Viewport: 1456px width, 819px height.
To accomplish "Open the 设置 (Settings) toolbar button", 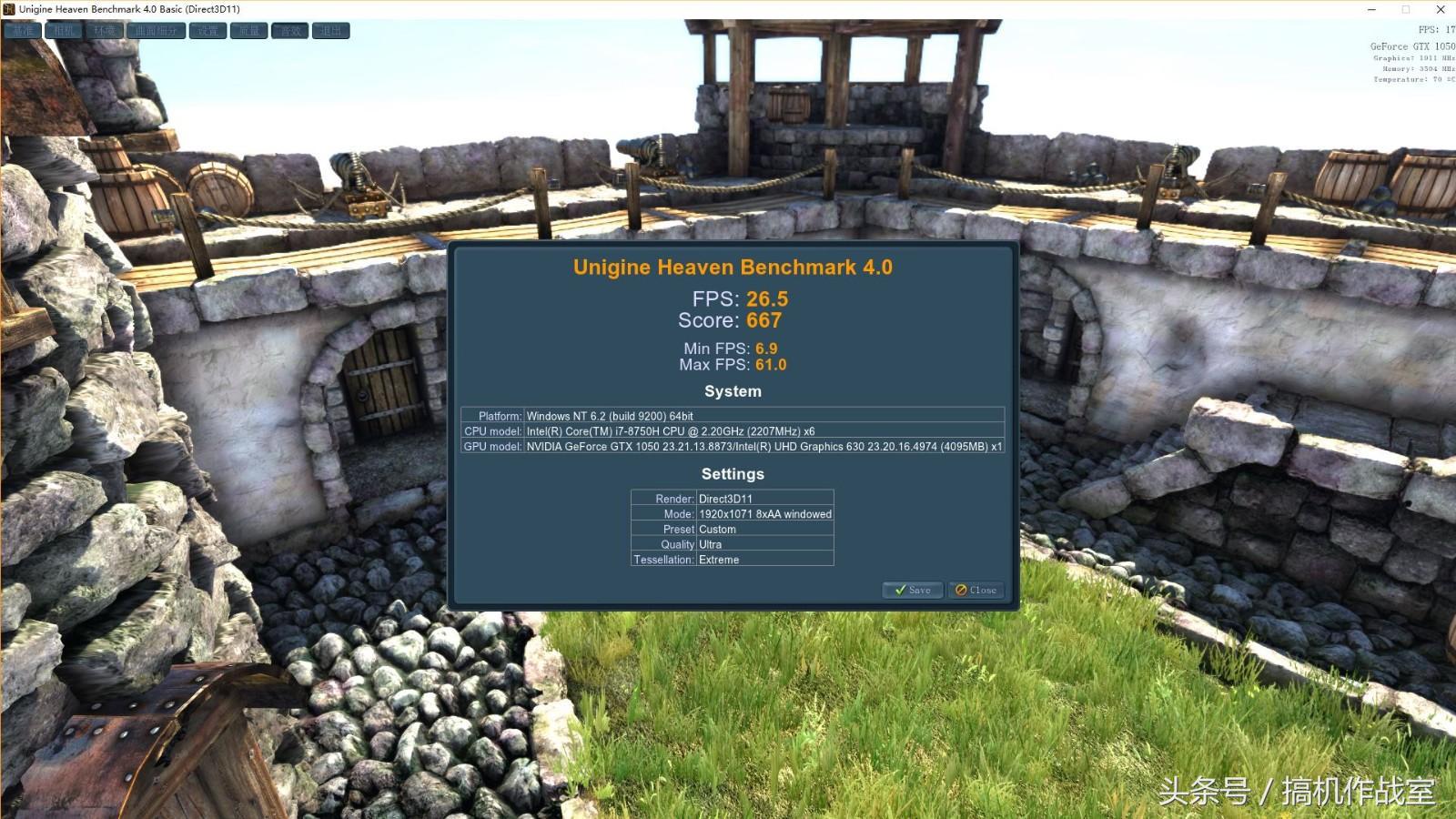I will [x=208, y=31].
